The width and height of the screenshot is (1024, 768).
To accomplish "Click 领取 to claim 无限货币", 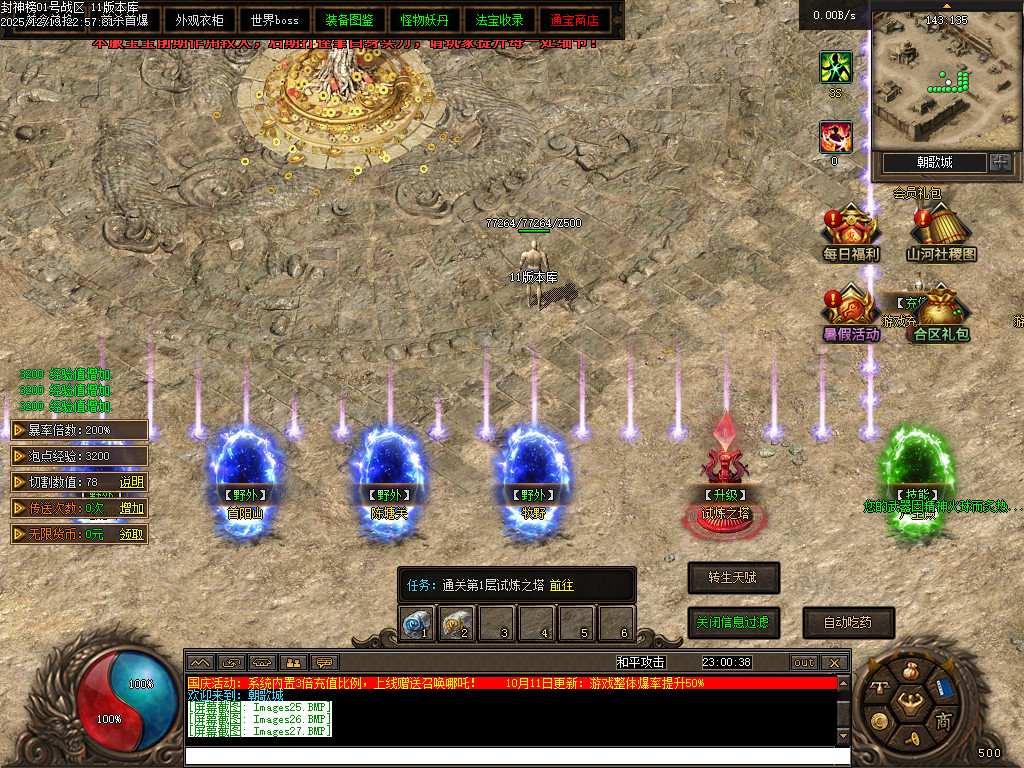I will [132, 534].
